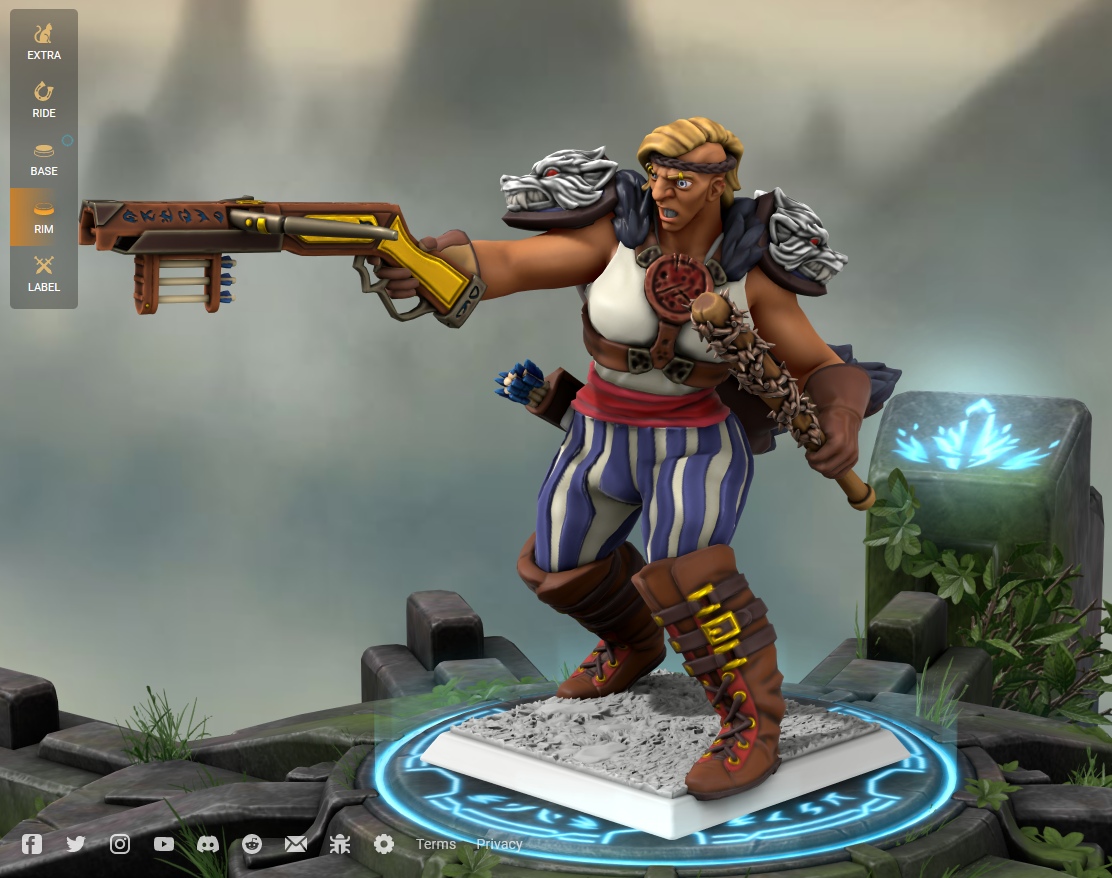Open the Reddit community link

pyautogui.click(x=252, y=844)
